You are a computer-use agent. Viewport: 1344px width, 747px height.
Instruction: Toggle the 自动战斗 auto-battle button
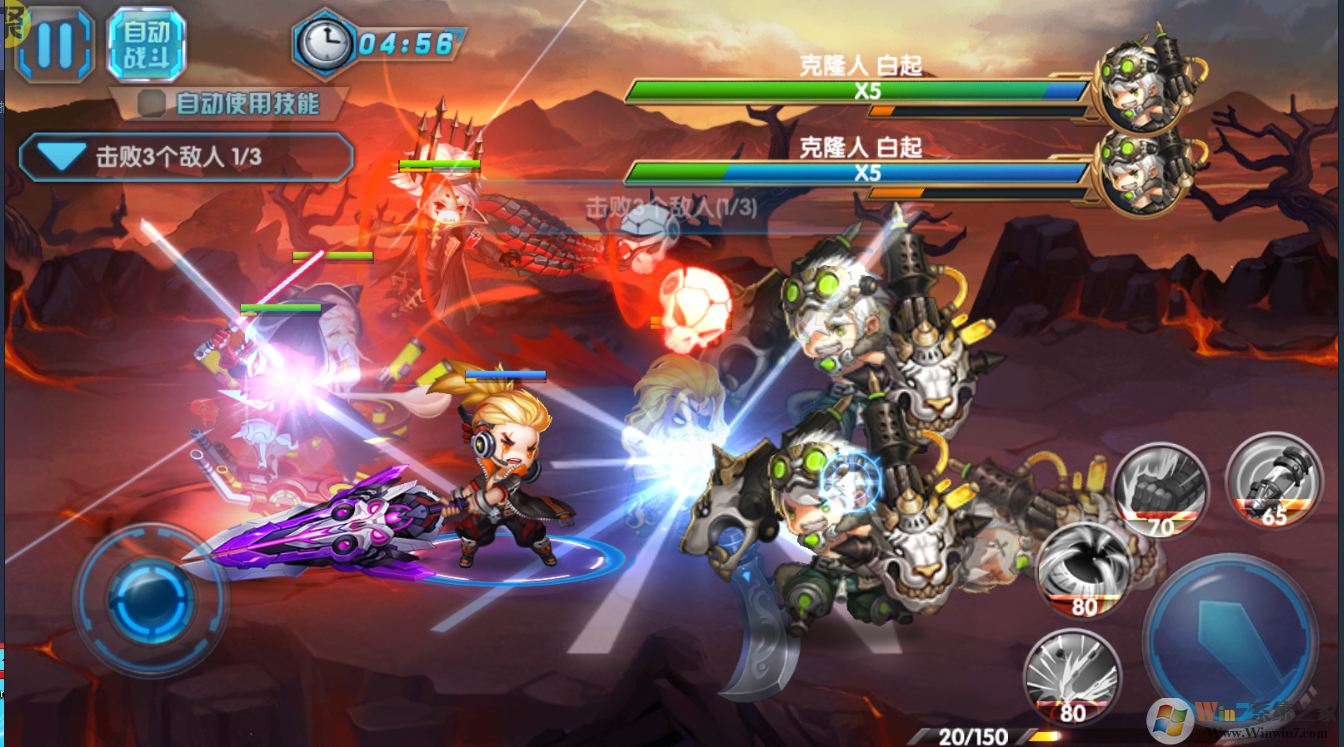[146, 45]
